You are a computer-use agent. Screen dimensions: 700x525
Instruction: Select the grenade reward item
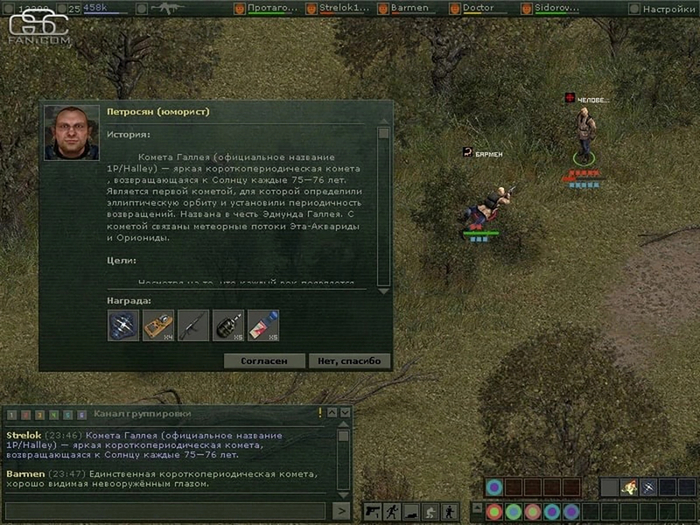227,325
